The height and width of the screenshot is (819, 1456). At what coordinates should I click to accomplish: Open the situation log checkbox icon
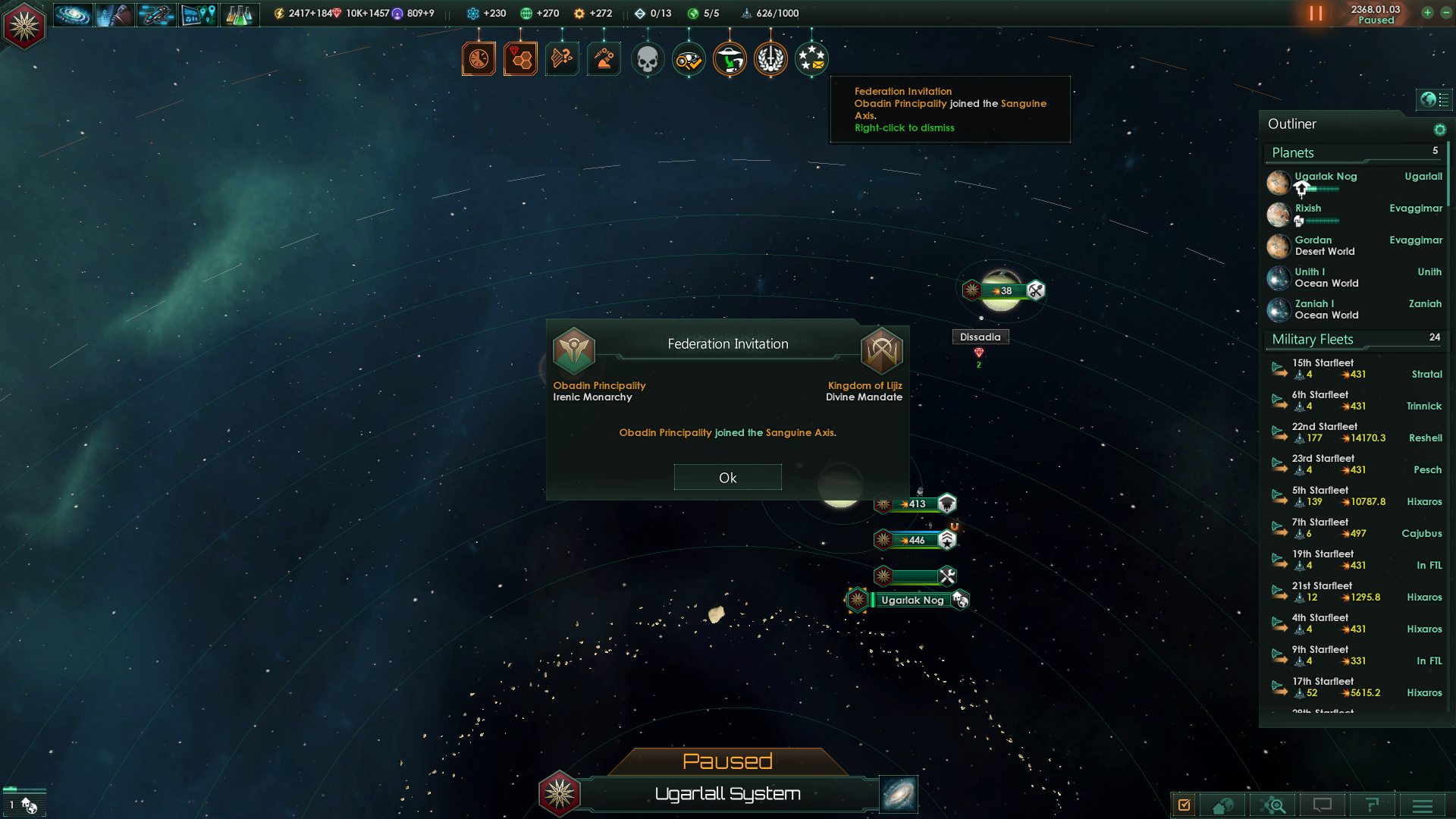pyautogui.click(x=1184, y=805)
